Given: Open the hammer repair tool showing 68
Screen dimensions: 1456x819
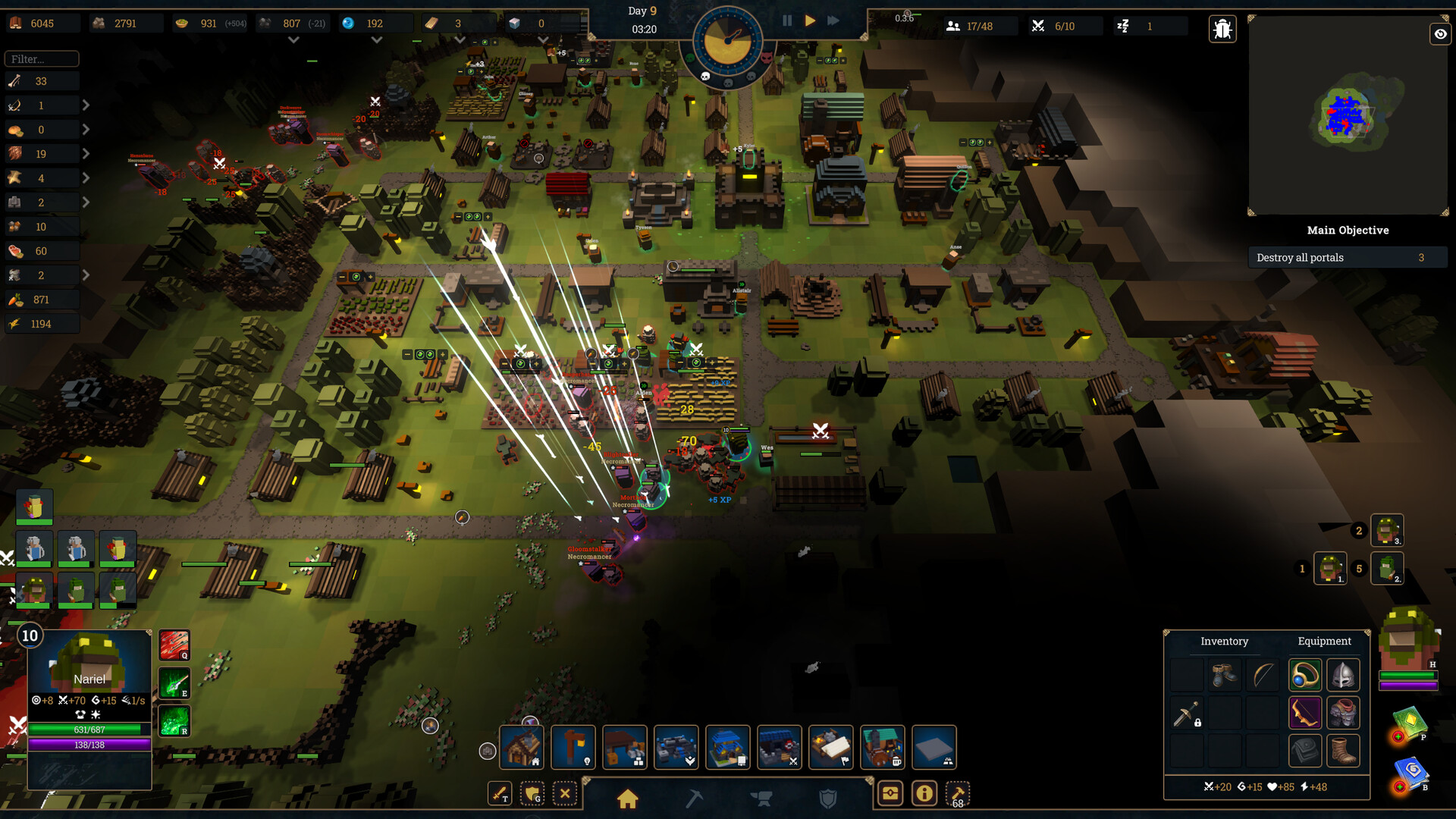Looking at the screenshot, I should [957, 793].
